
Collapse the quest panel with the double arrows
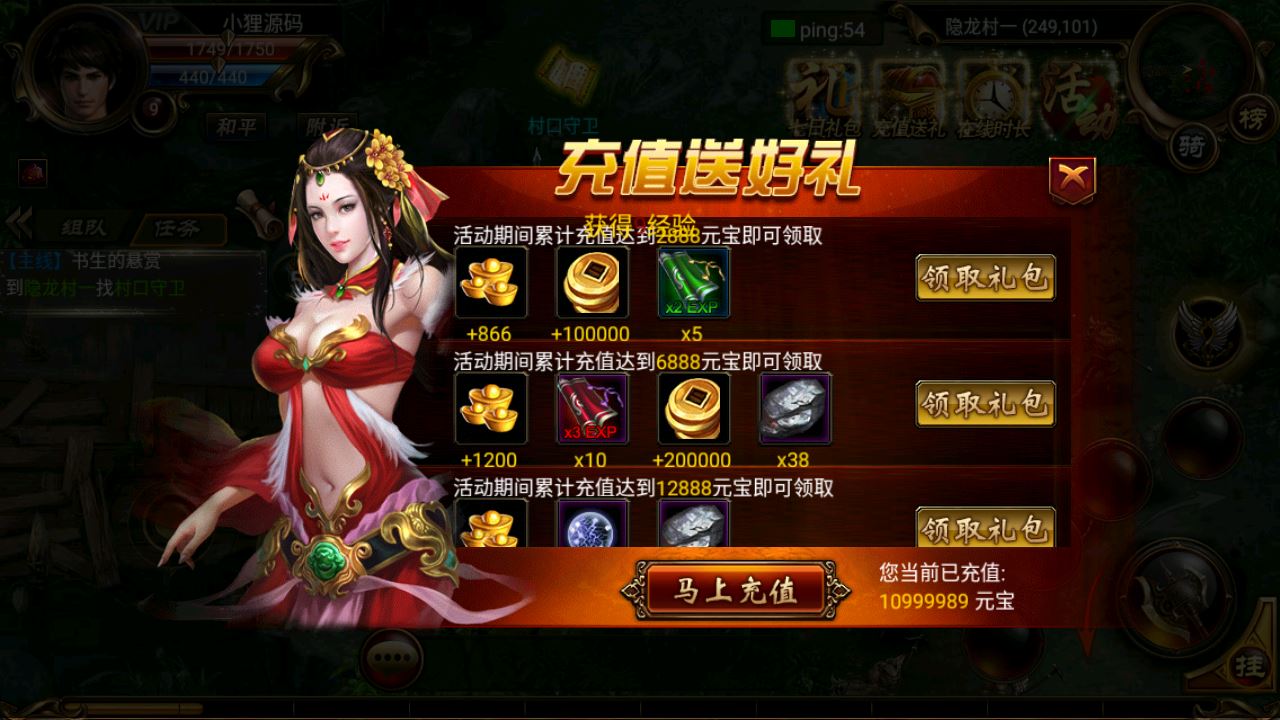(16, 227)
